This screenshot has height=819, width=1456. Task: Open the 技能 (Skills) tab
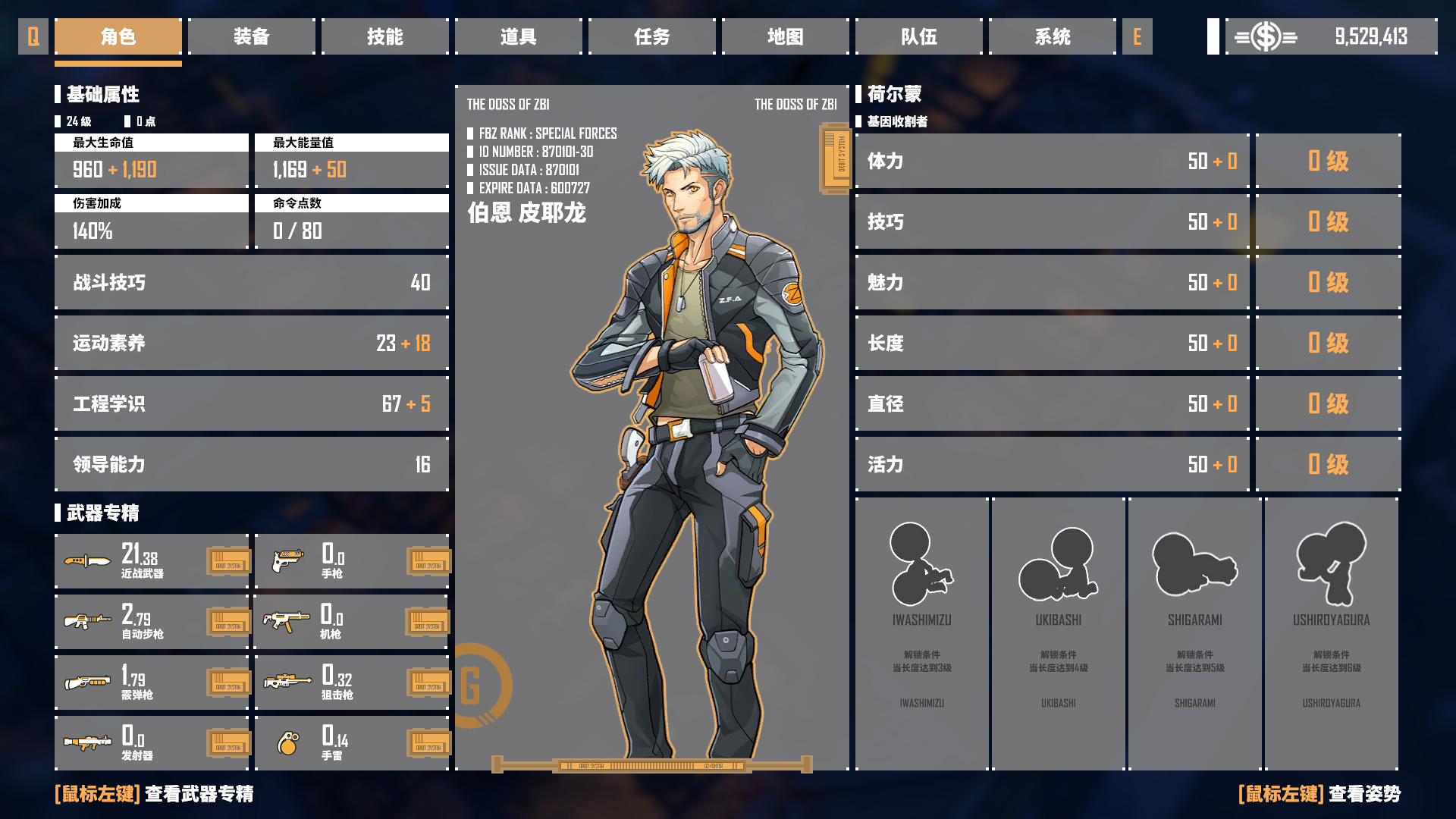tap(385, 36)
